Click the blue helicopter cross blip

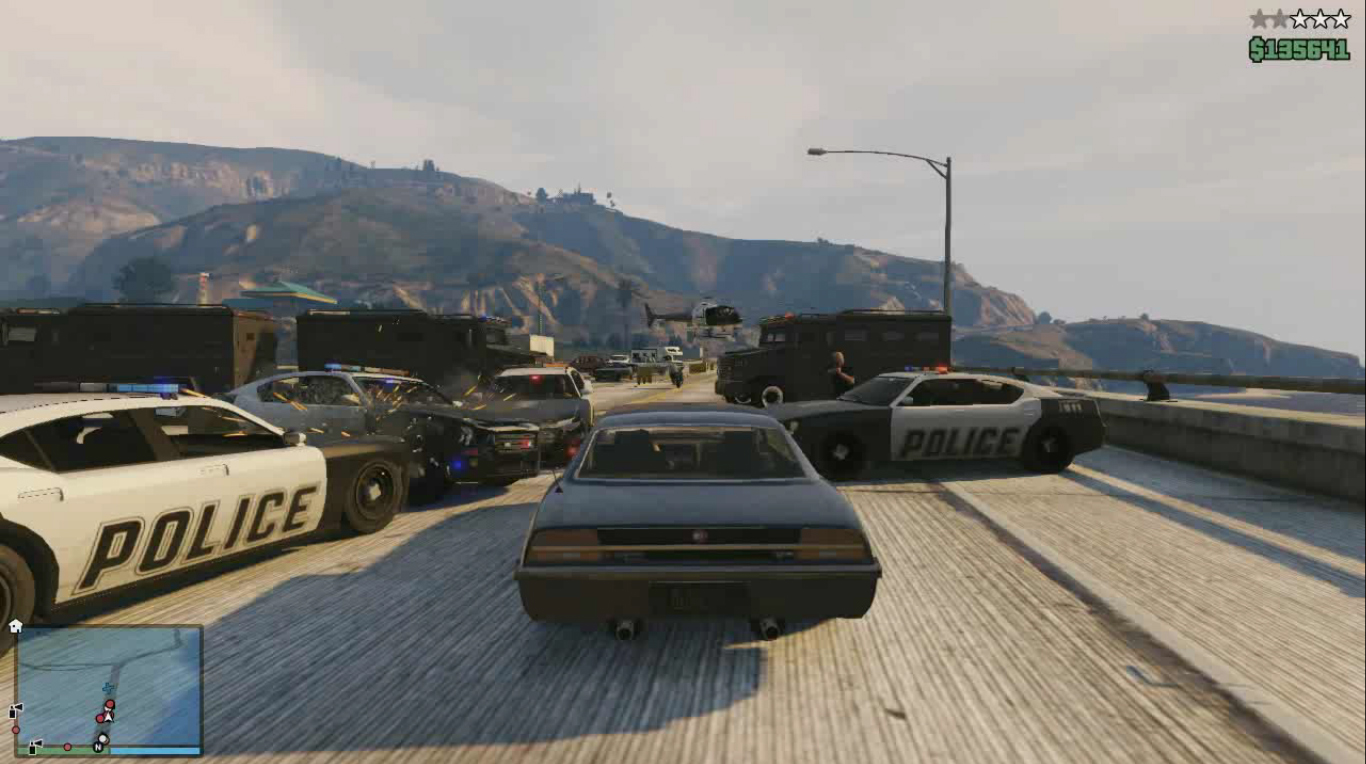click(108, 688)
